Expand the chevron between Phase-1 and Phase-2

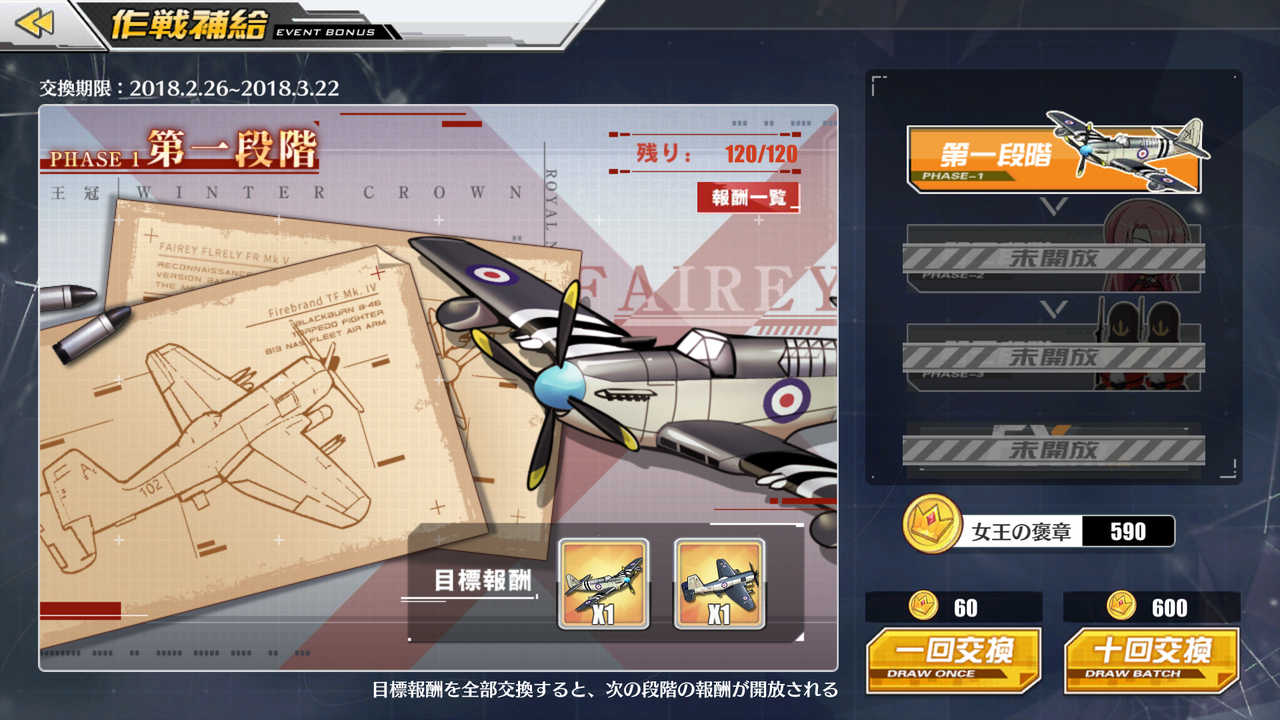[1055, 207]
